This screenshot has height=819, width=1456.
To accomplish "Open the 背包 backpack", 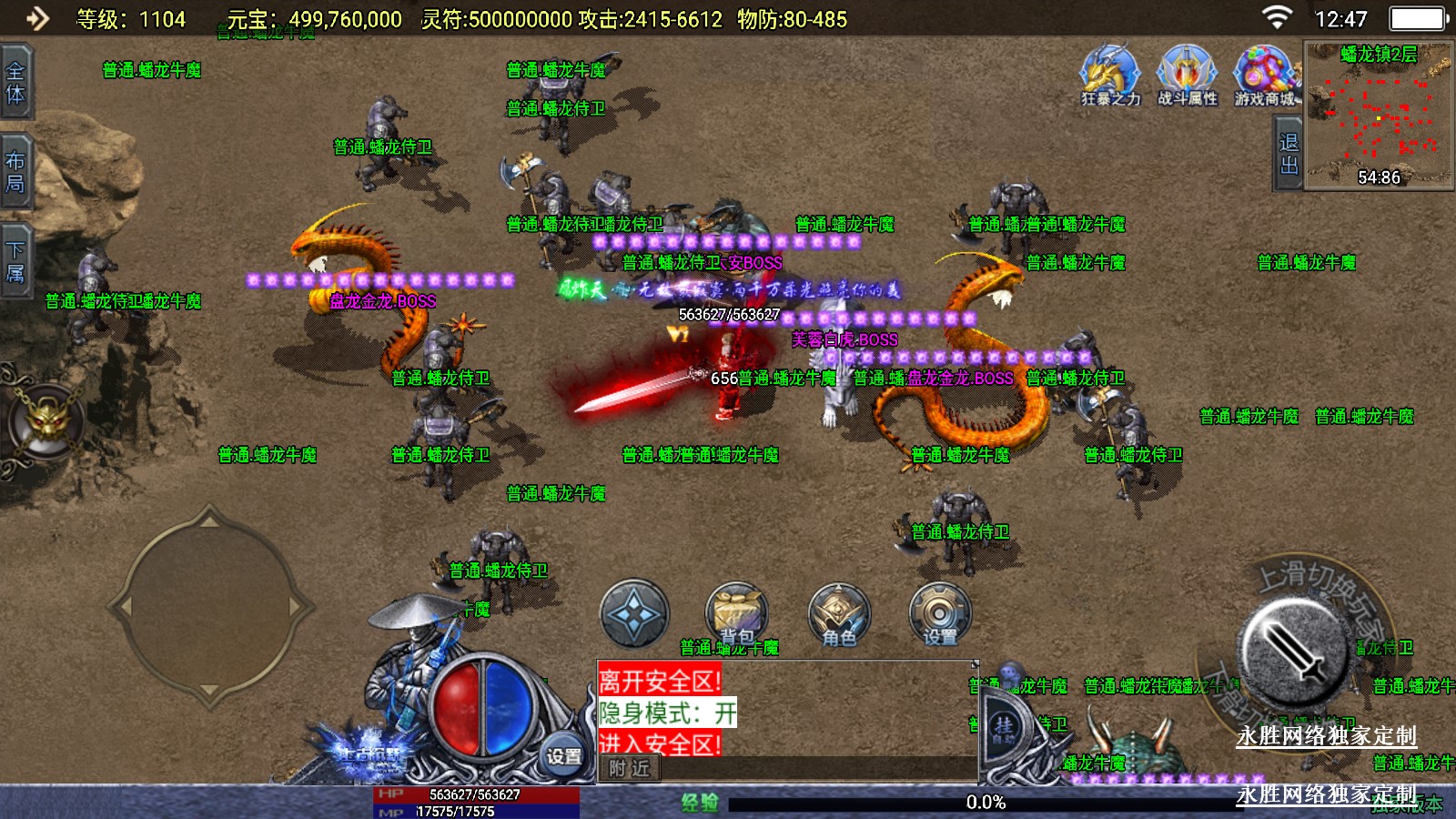I will click(x=737, y=613).
